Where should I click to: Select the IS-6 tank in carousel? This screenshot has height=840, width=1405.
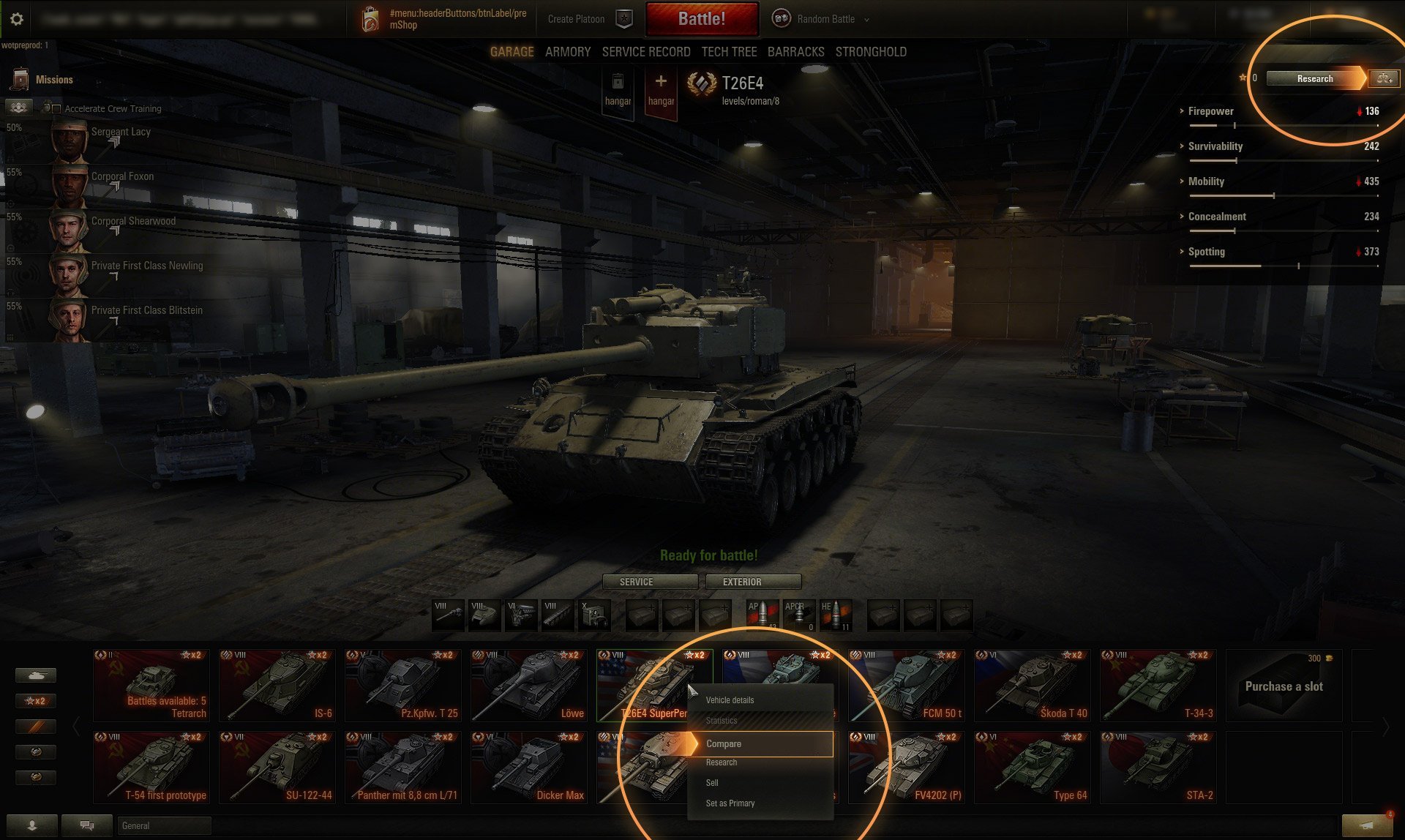[x=277, y=686]
